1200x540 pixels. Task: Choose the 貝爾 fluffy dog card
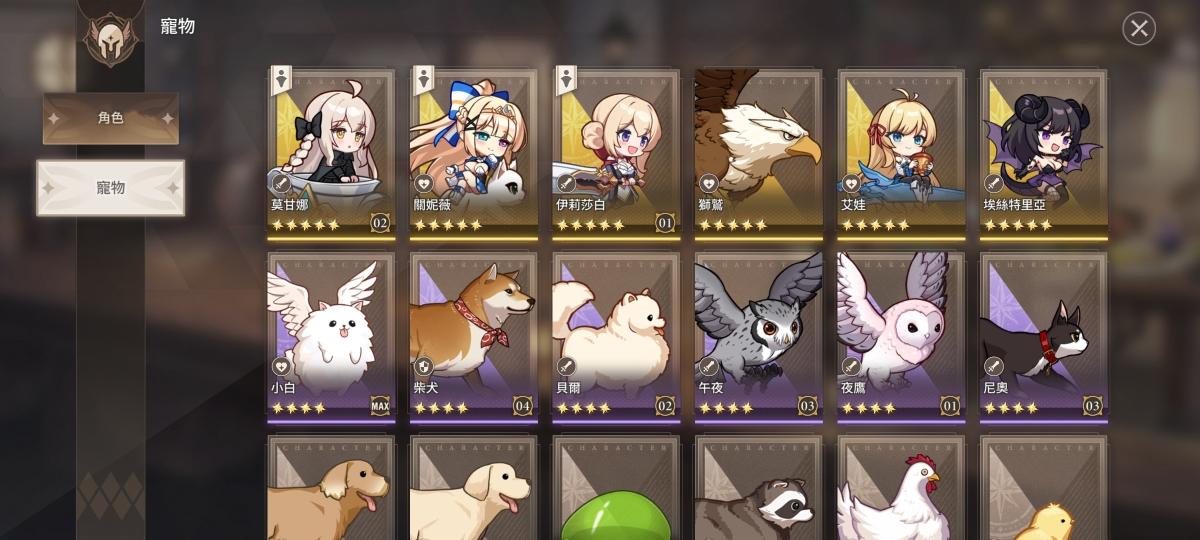[616, 335]
